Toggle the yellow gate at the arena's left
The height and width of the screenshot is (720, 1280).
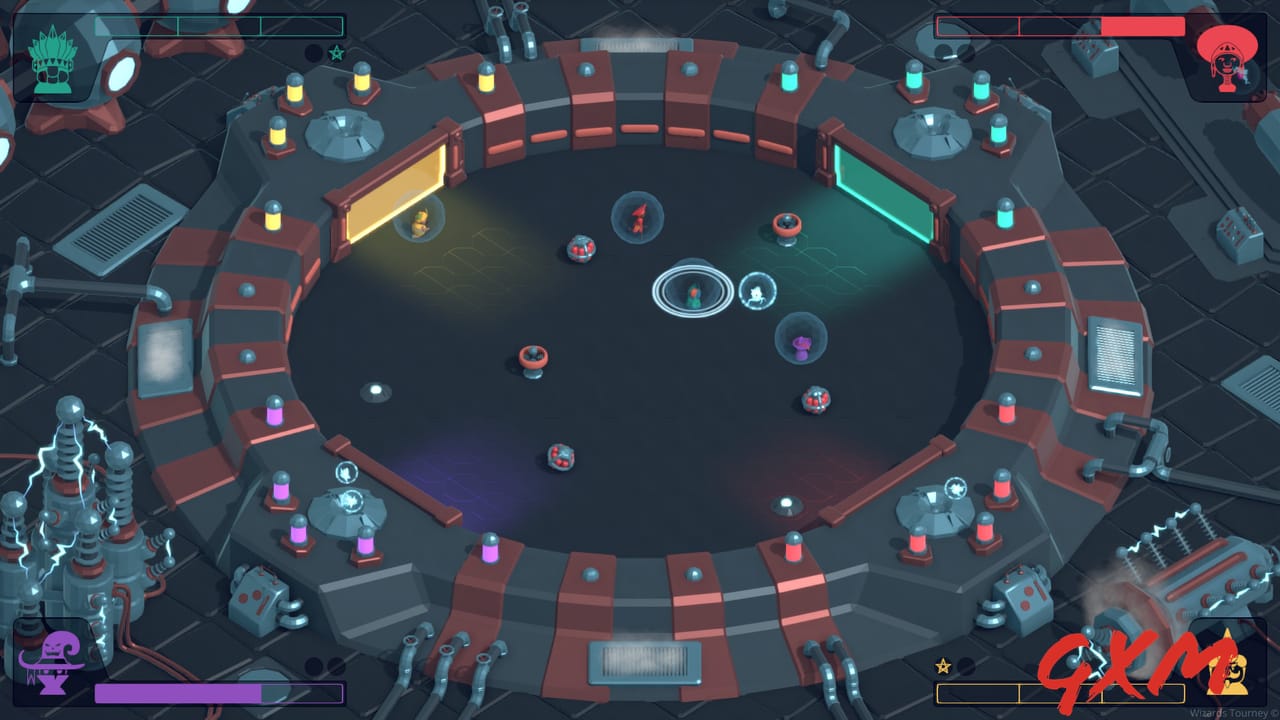[x=395, y=190]
